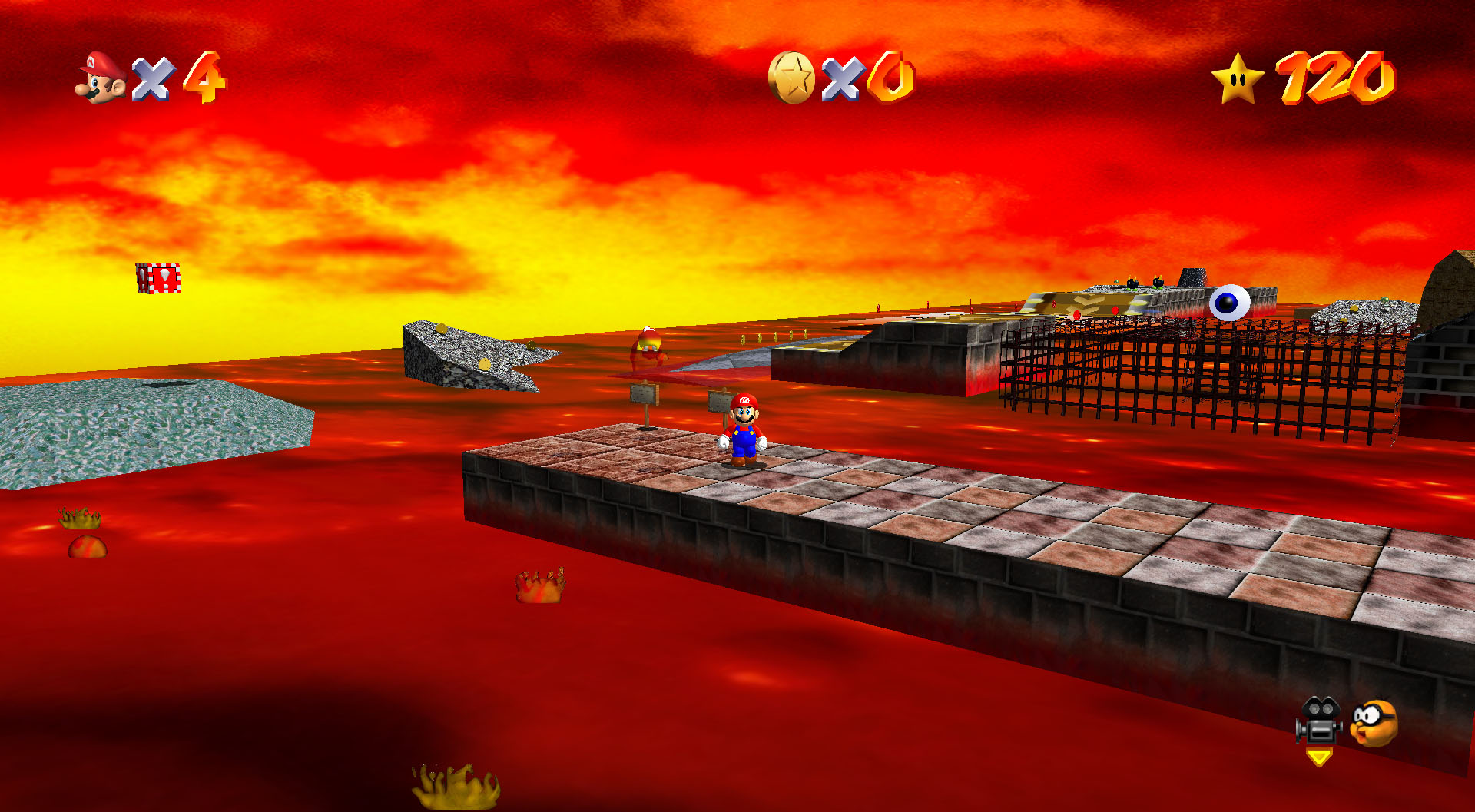Click the camera mode icon
The height and width of the screenshot is (812, 1475).
coord(1318,721)
